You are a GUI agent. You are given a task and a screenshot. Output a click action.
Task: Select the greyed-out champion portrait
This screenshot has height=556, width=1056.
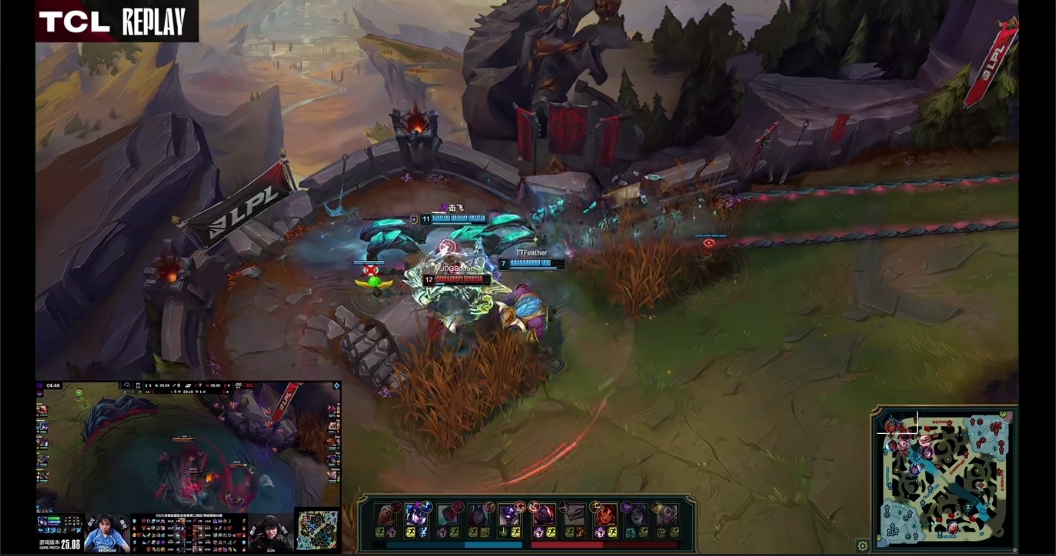(x=573, y=516)
